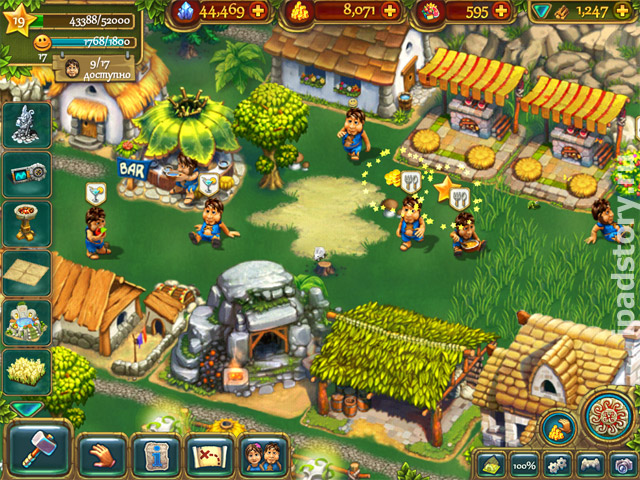Open the settings gears button
The width and height of the screenshot is (640, 480).
point(559,466)
